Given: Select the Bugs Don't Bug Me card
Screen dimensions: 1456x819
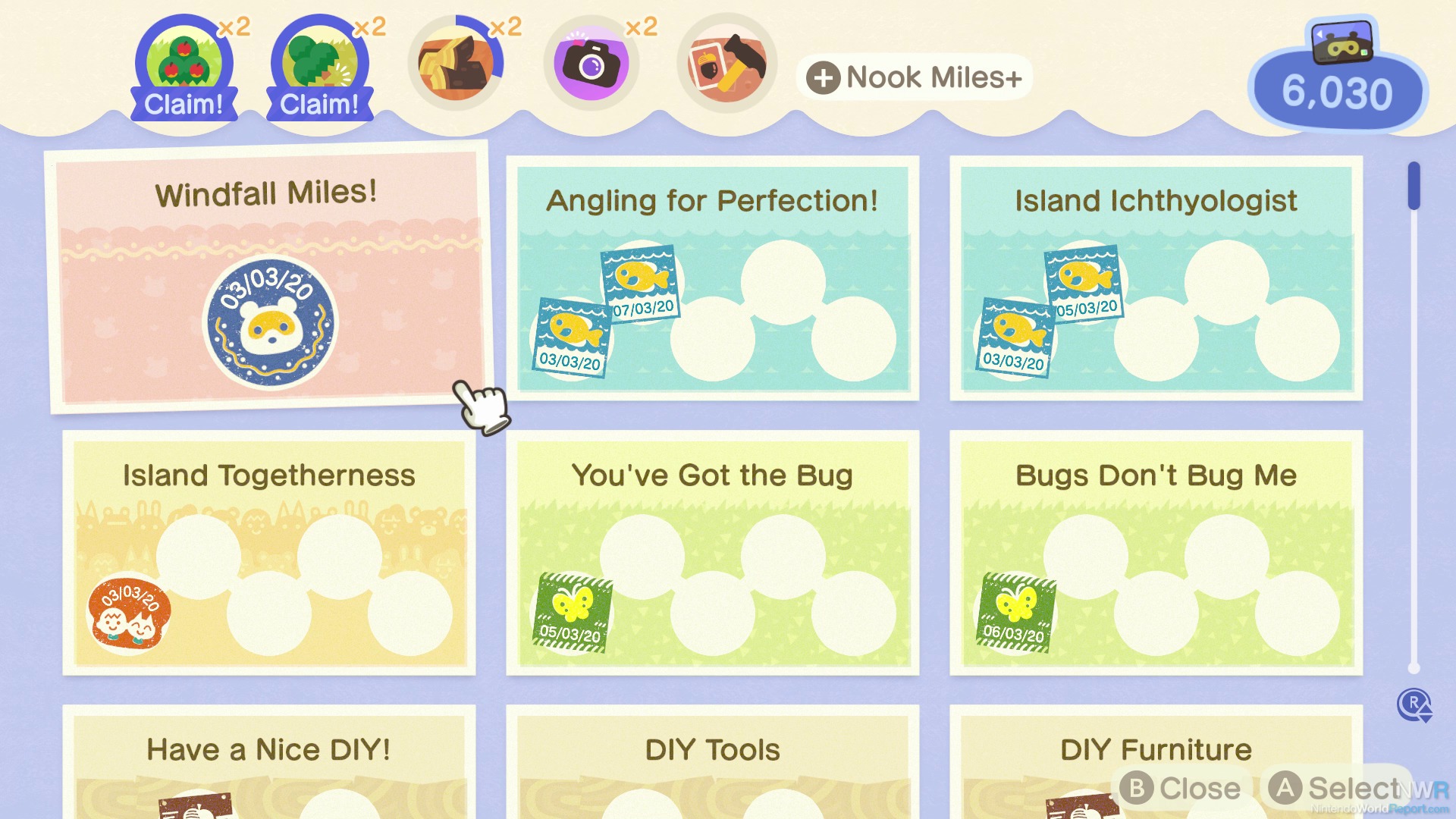Looking at the screenshot, I should (x=1156, y=553).
